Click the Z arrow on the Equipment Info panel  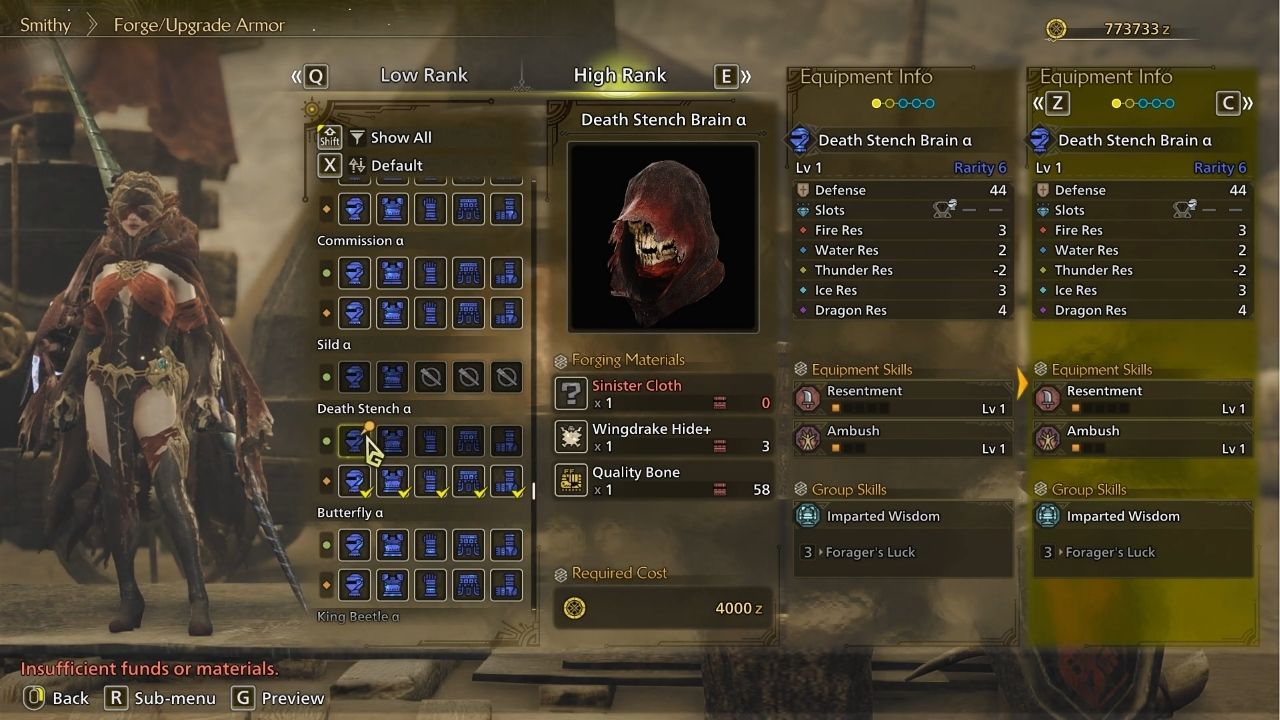tap(1058, 103)
